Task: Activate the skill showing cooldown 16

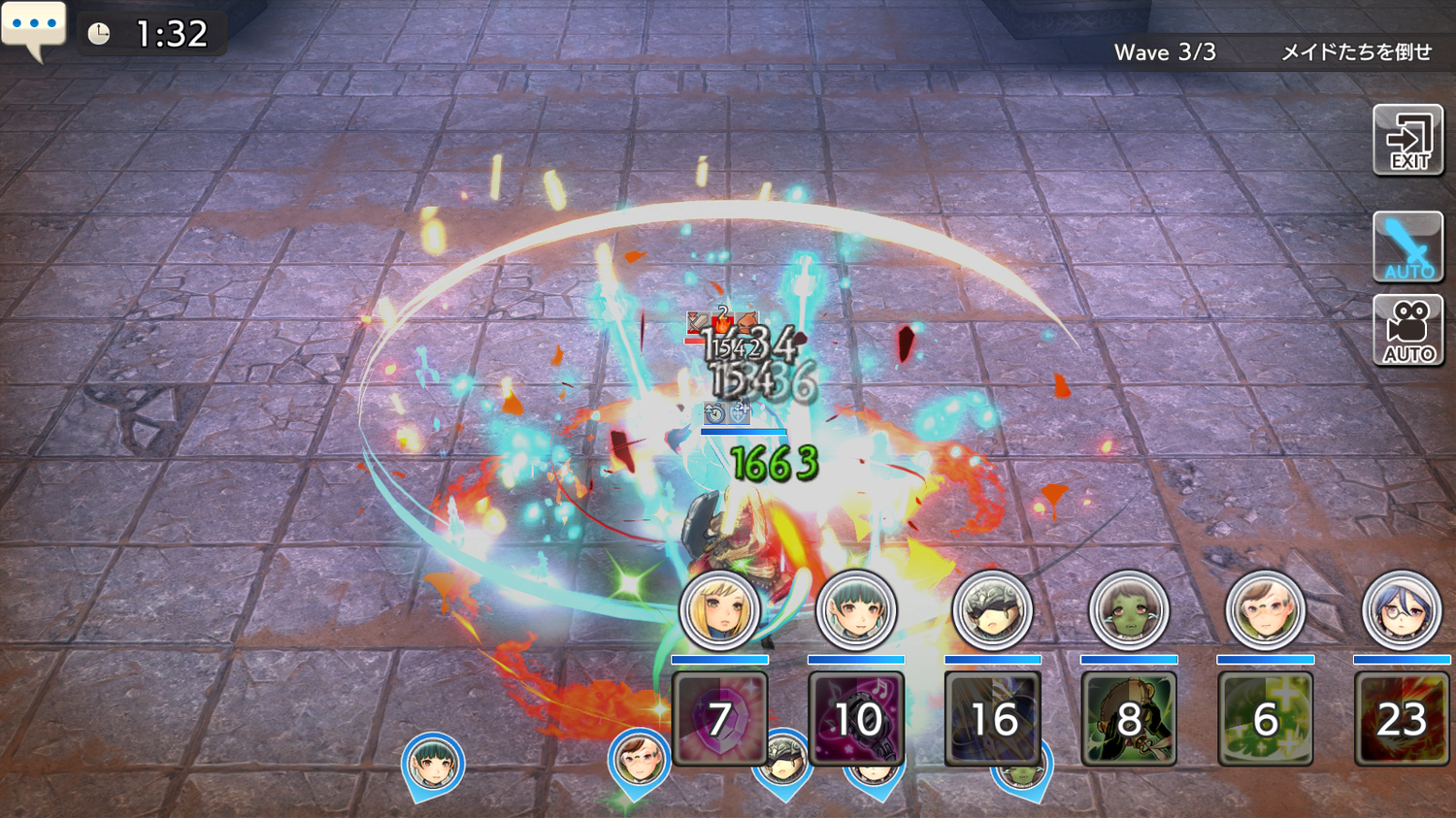Action: tap(992, 719)
